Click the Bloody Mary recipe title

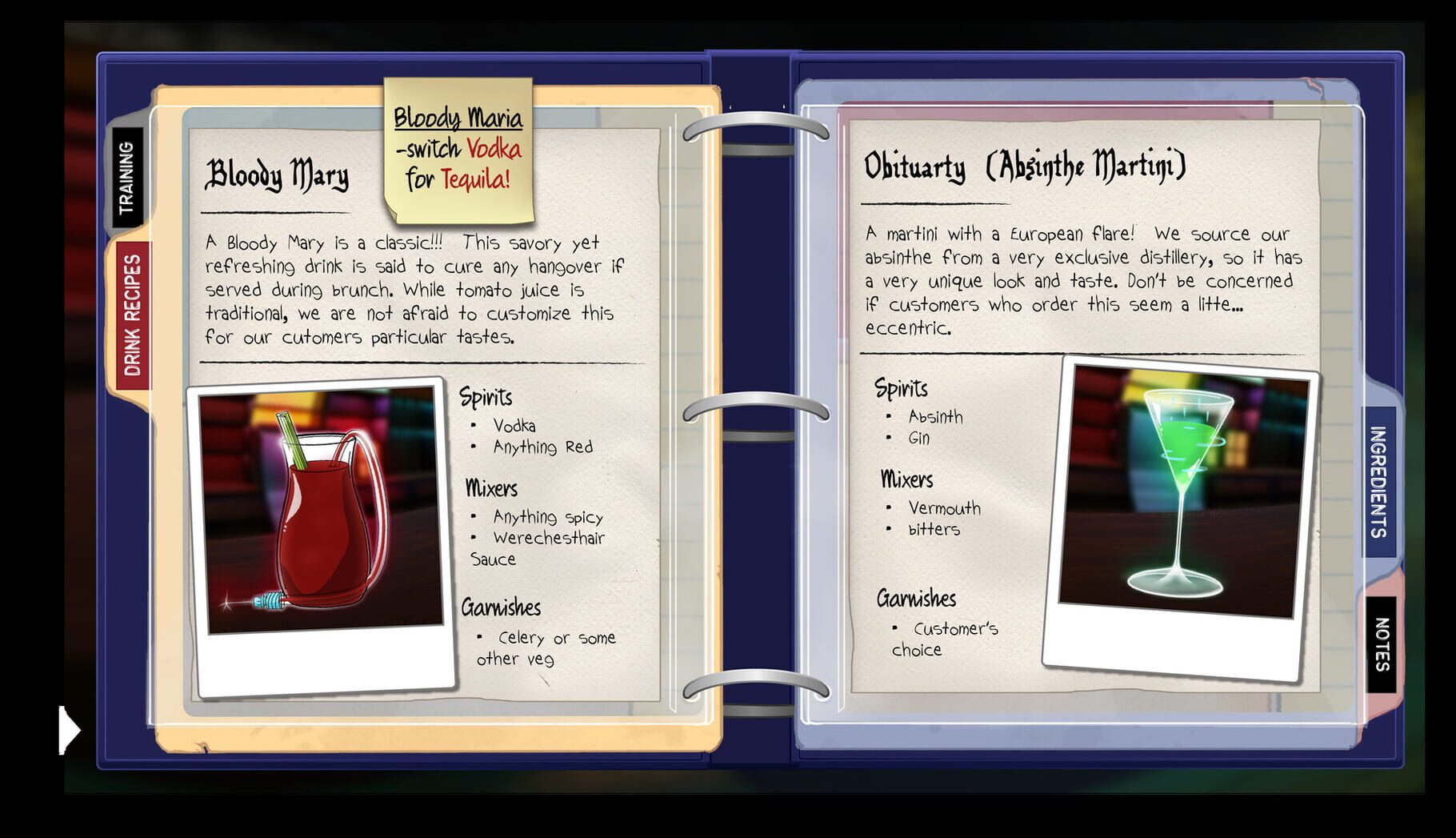(x=278, y=176)
